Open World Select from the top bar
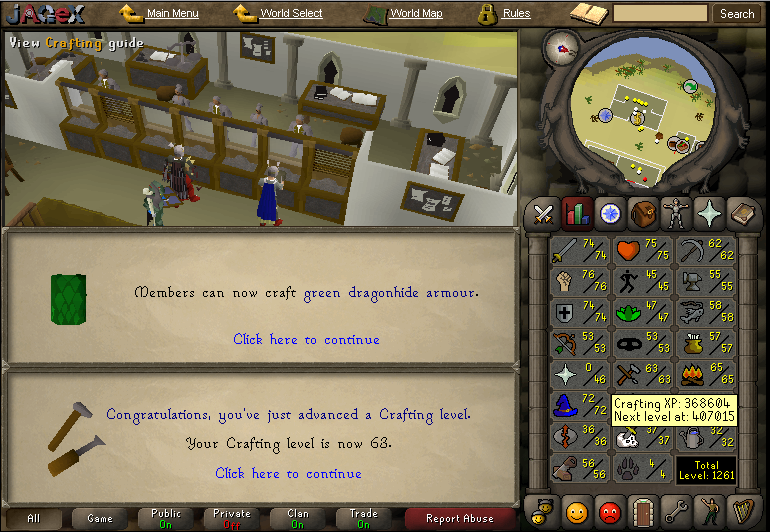The width and height of the screenshot is (770, 532). [291, 14]
